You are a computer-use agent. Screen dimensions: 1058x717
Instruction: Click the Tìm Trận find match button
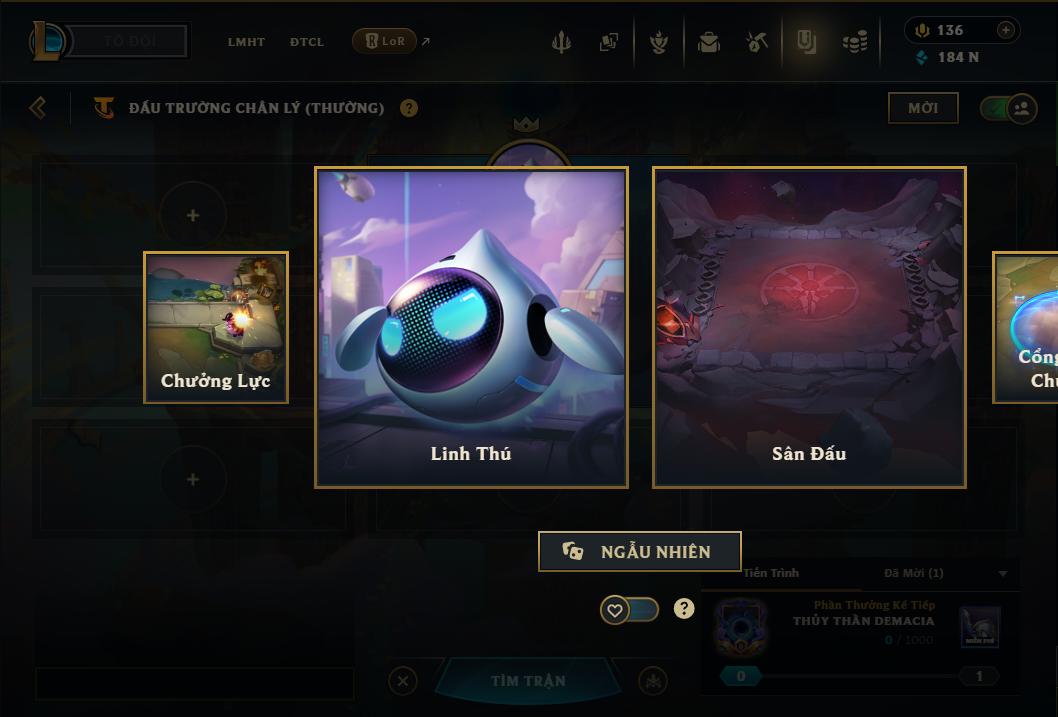(x=528, y=681)
